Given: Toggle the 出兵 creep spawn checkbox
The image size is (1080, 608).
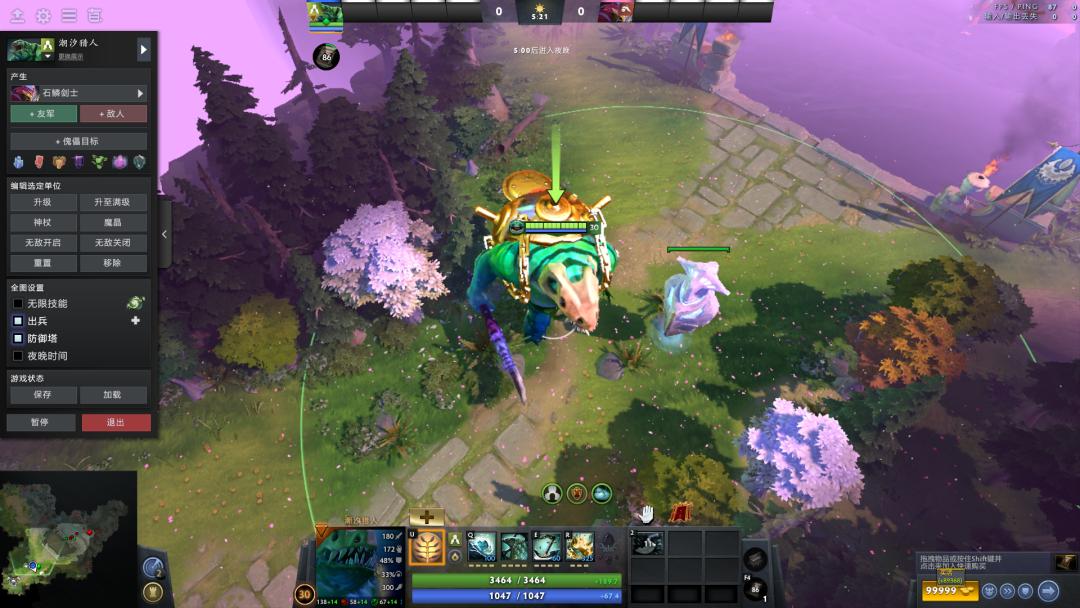Looking at the screenshot, I should [x=17, y=321].
